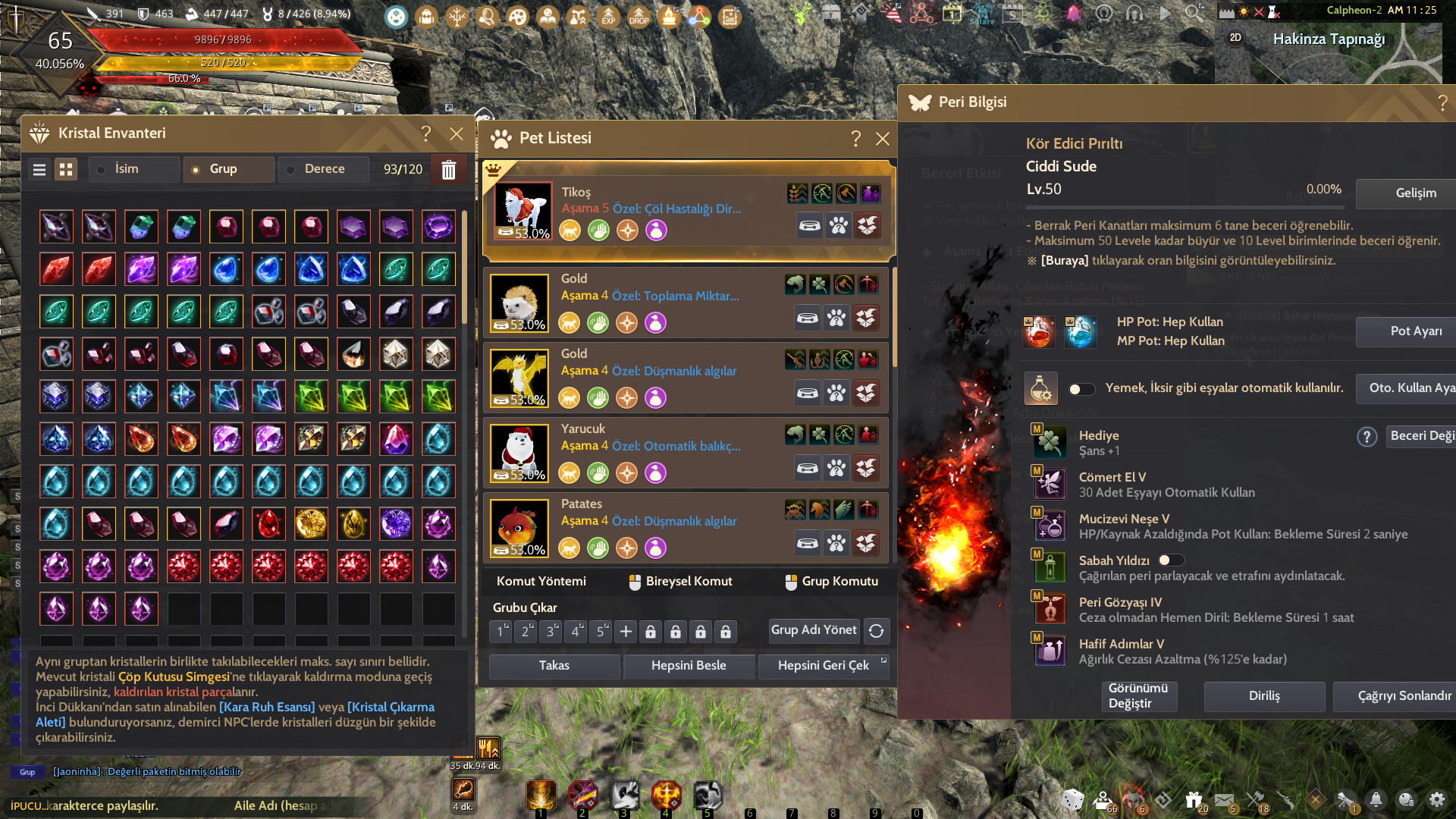Screen dimensions: 1456x819
Task: Toggle automatic food and elixir use
Action: tap(1081, 389)
